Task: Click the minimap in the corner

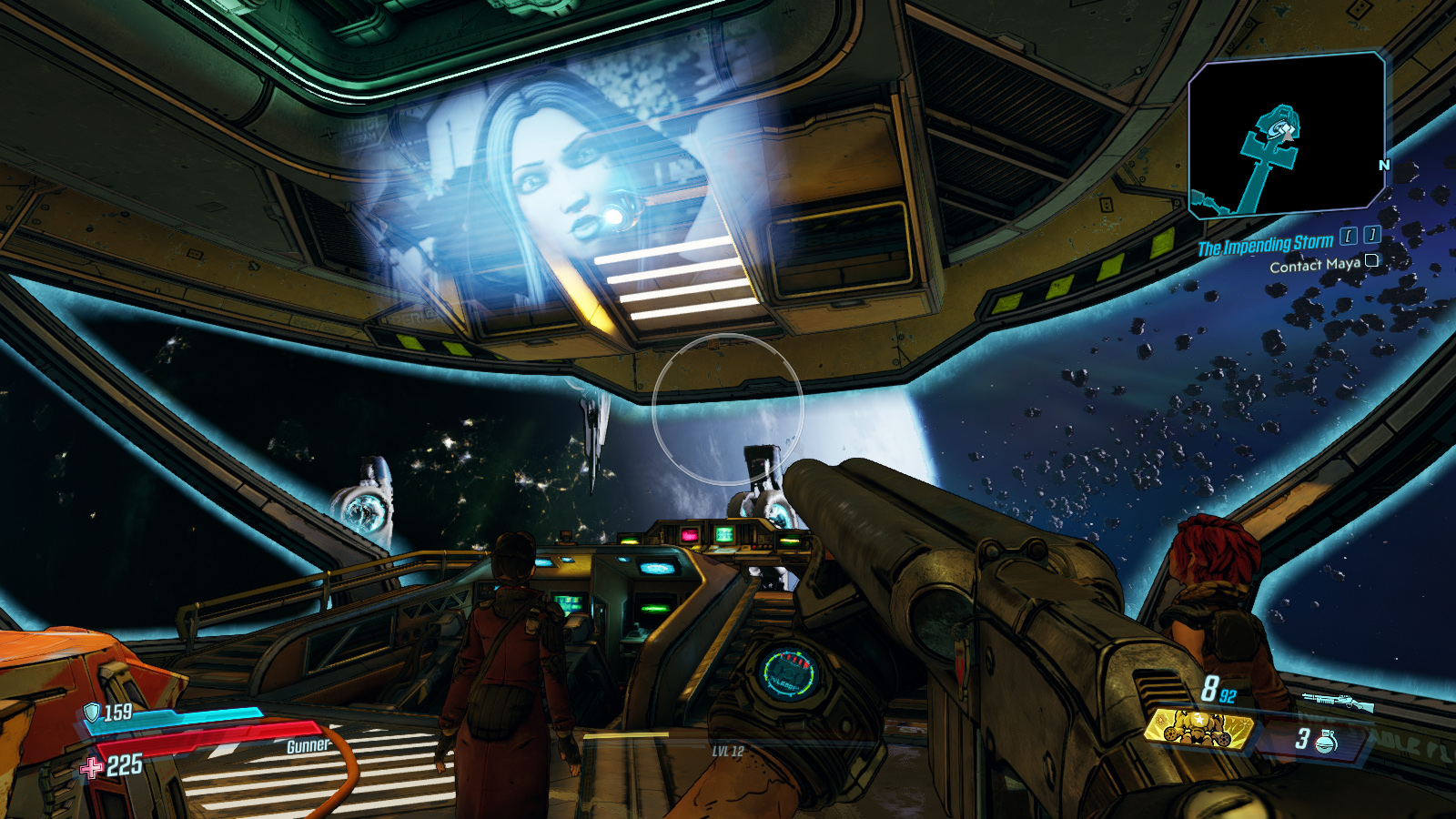Action: pyautogui.click(x=1286, y=136)
